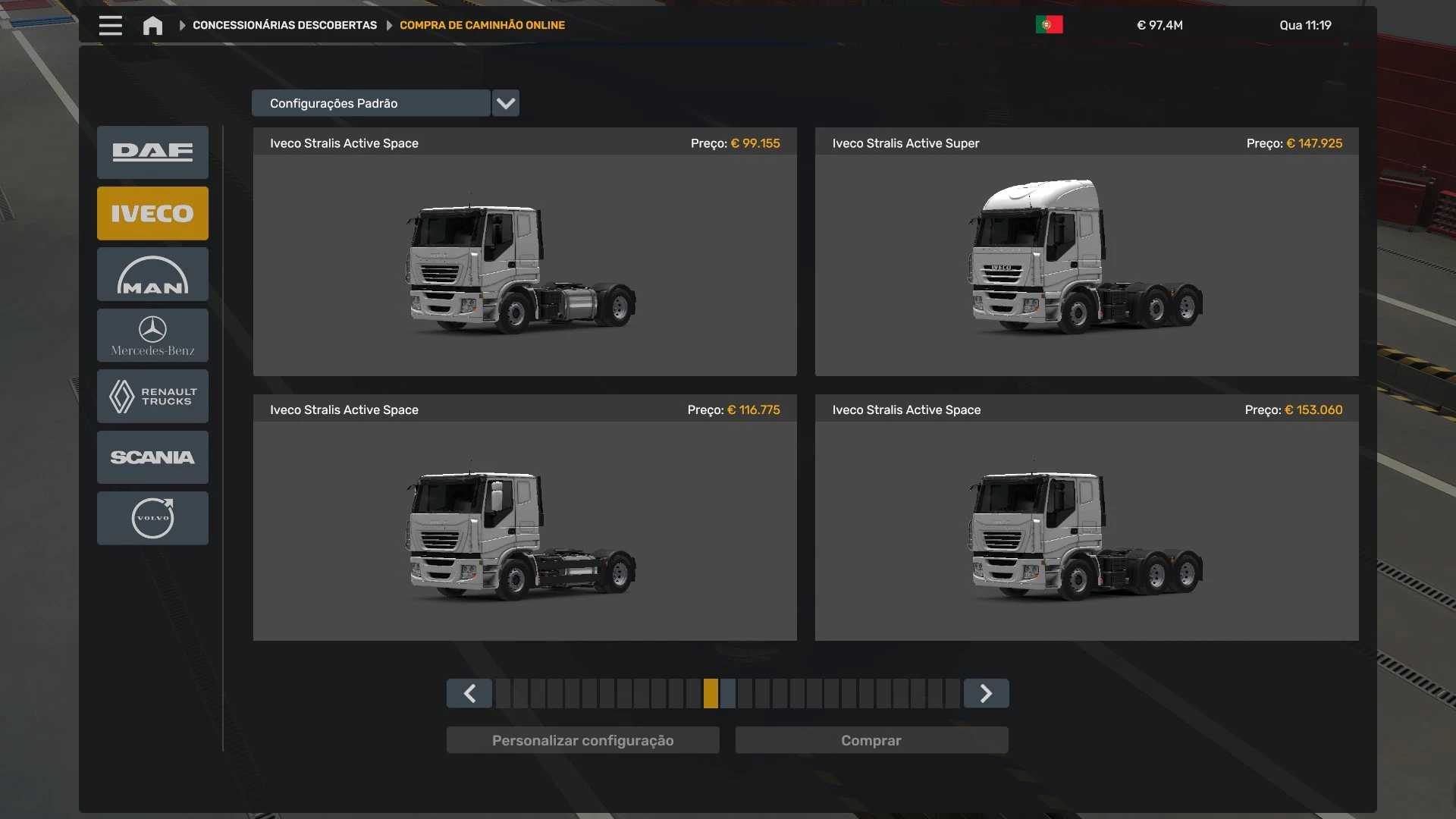The height and width of the screenshot is (819, 1456).
Task: Pick the Mercedes-Benz dealership icon
Action: (x=152, y=335)
